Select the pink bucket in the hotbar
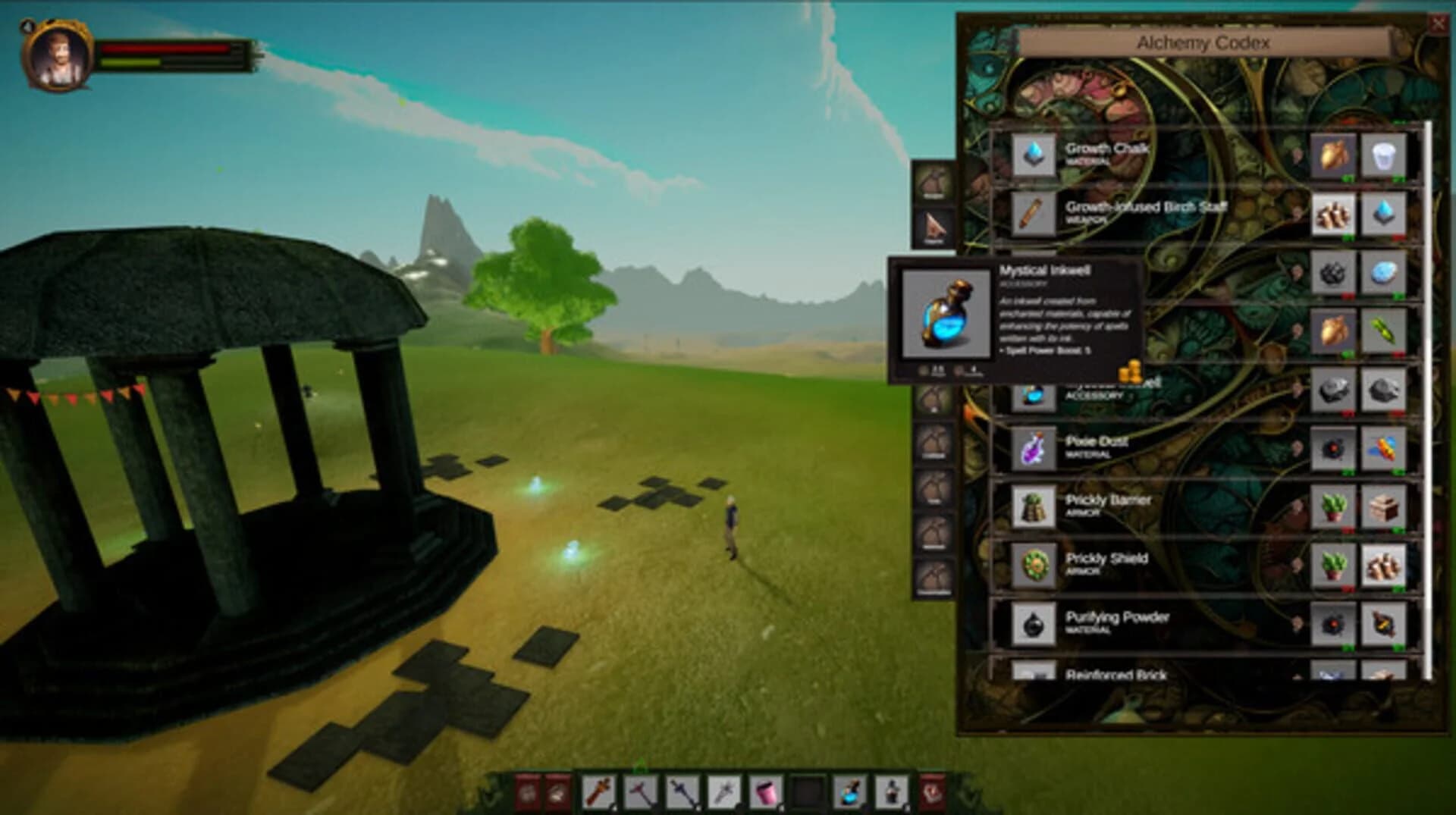This screenshot has width=1456, height=815. (x=763, y=791)
